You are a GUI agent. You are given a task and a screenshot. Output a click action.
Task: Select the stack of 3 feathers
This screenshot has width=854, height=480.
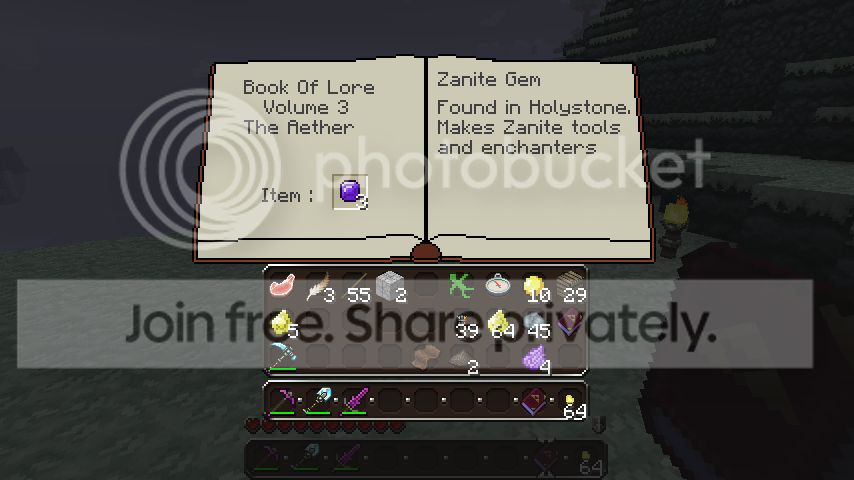(318, 289)
